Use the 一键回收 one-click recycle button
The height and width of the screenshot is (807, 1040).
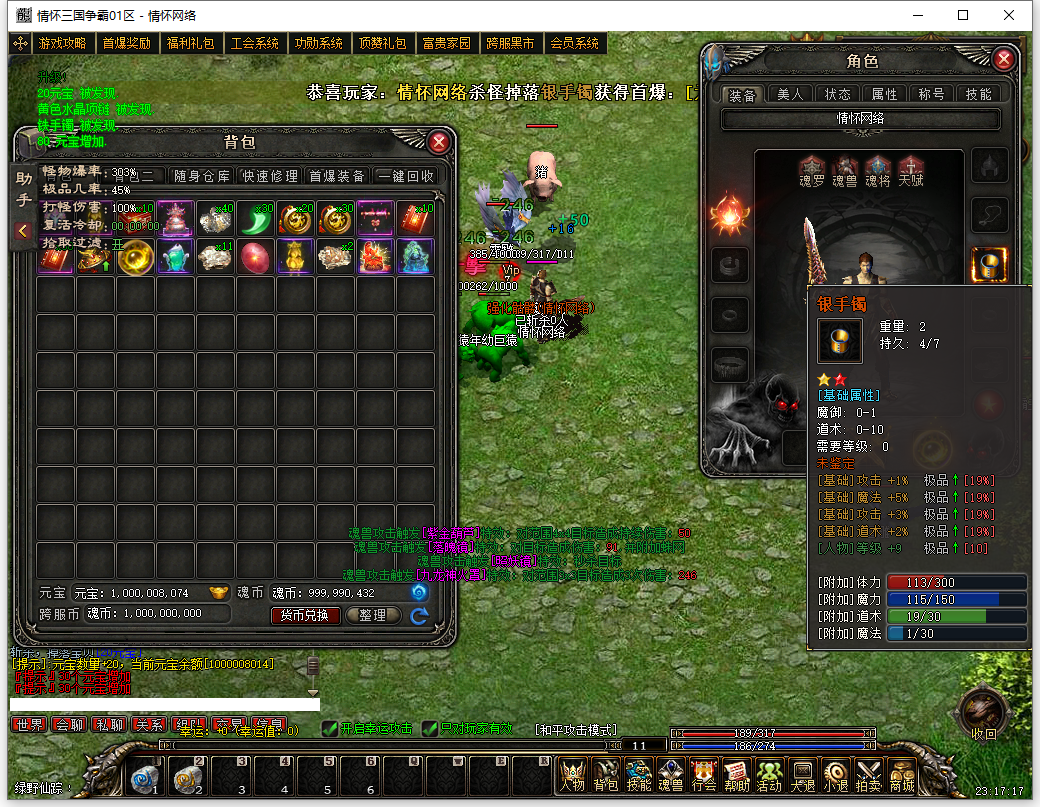(405, 176)
